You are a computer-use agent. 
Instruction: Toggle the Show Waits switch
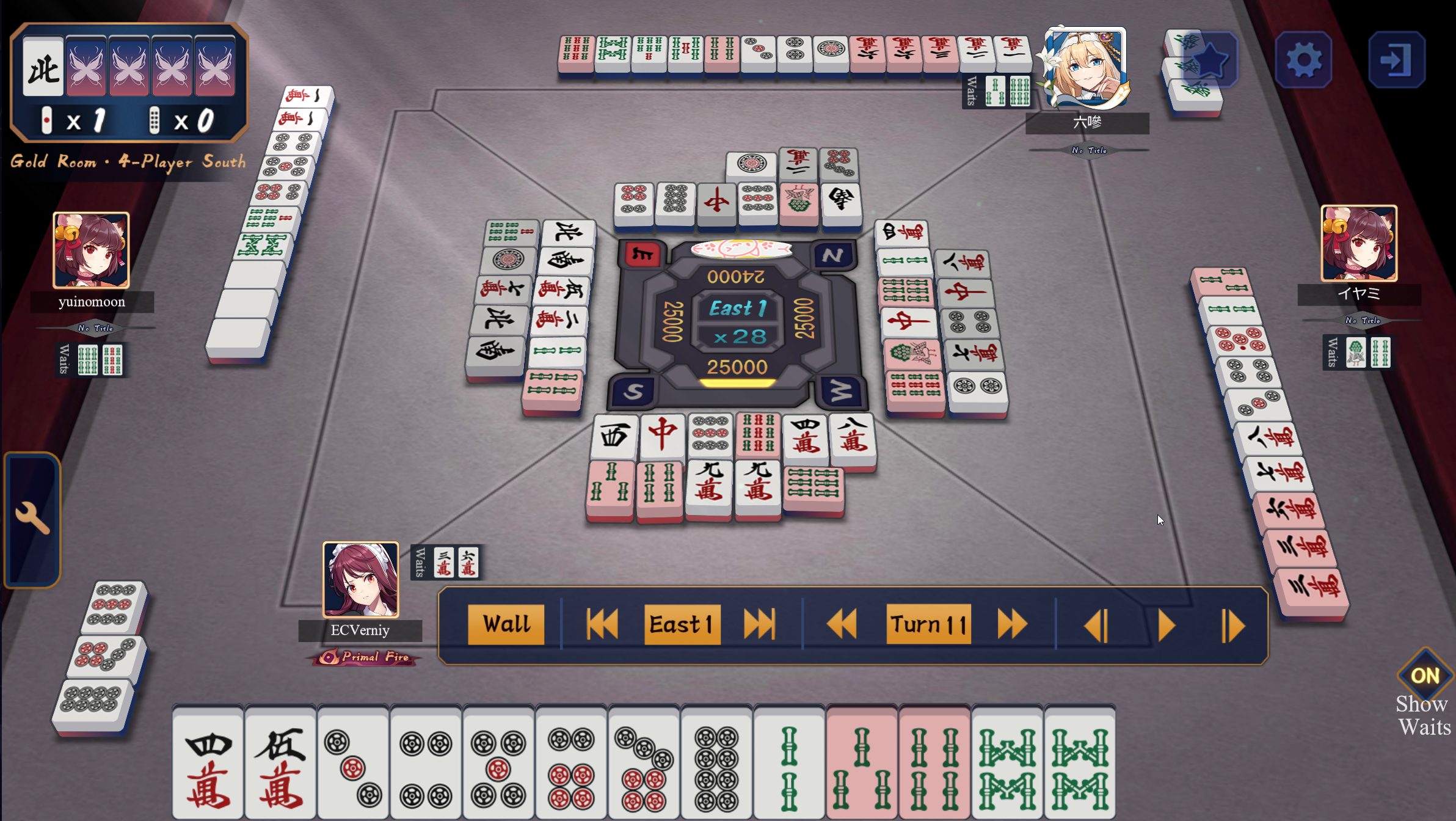tap(1425, 676)
